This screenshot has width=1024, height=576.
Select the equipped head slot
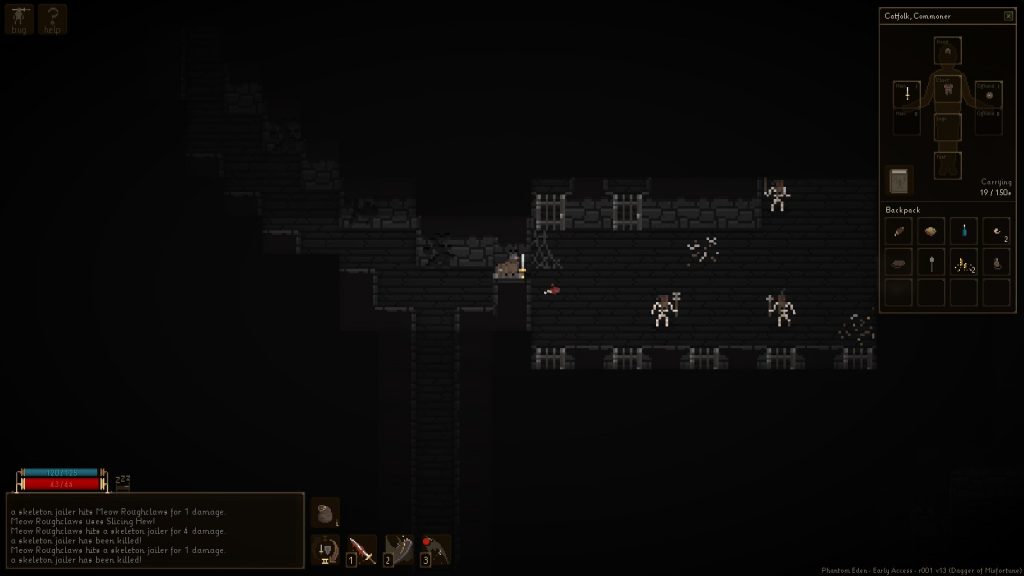coord(946,50)
